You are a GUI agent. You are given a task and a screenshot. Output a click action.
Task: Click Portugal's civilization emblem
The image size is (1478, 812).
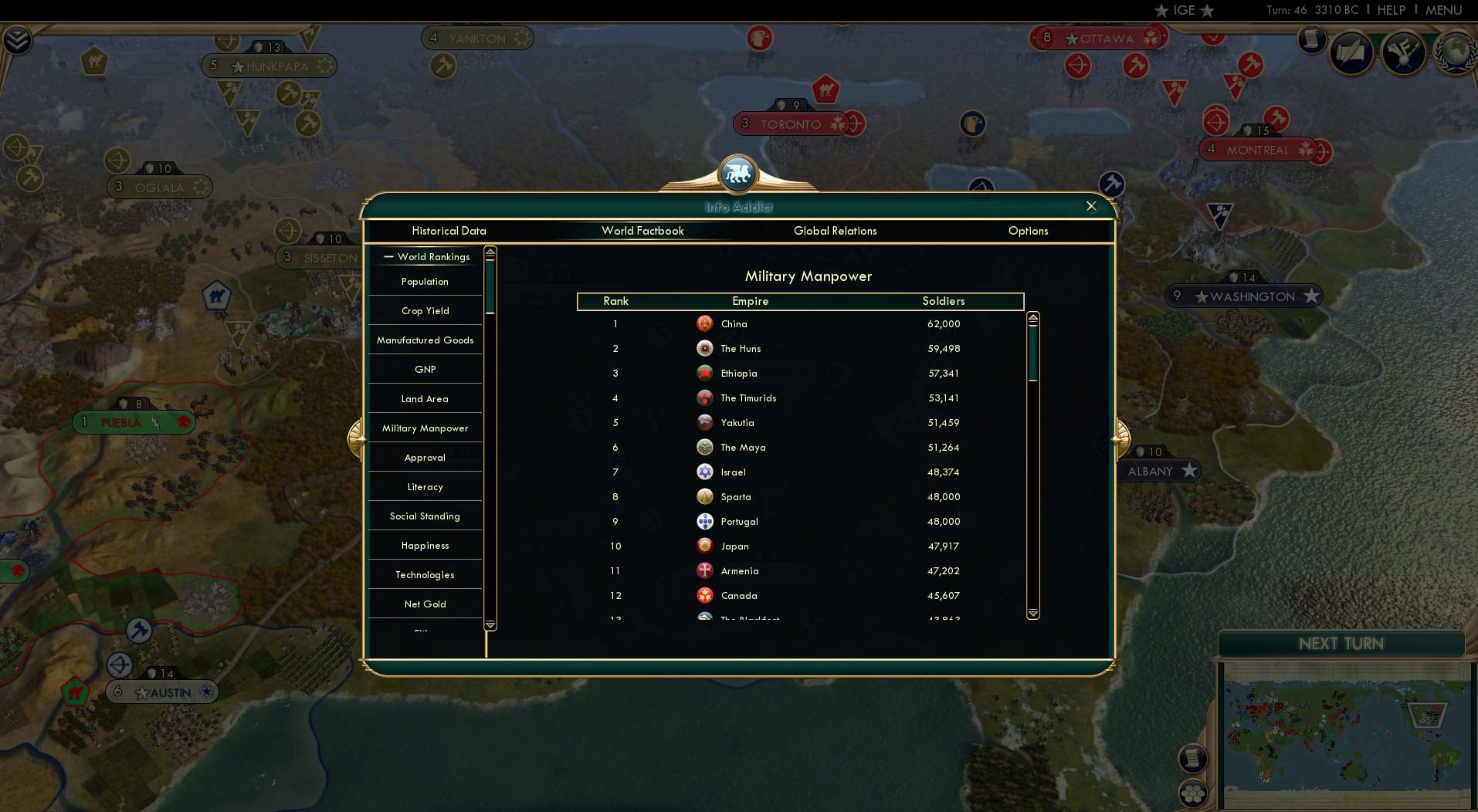[705, 521]
